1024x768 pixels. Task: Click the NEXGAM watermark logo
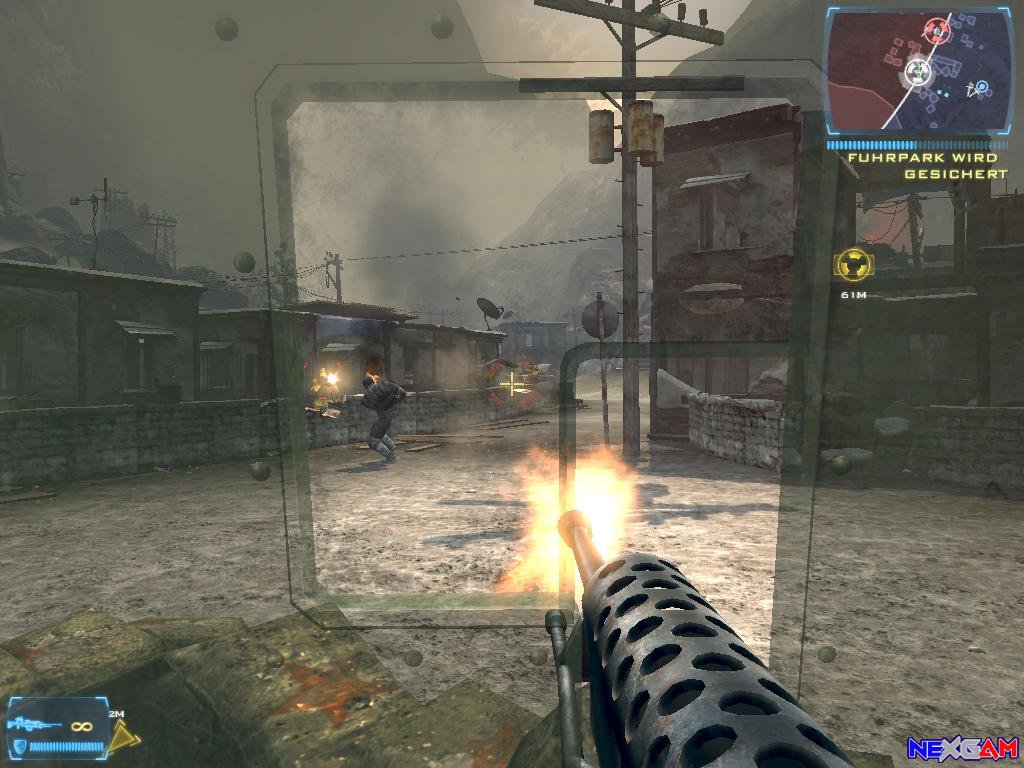pos(961,748)
